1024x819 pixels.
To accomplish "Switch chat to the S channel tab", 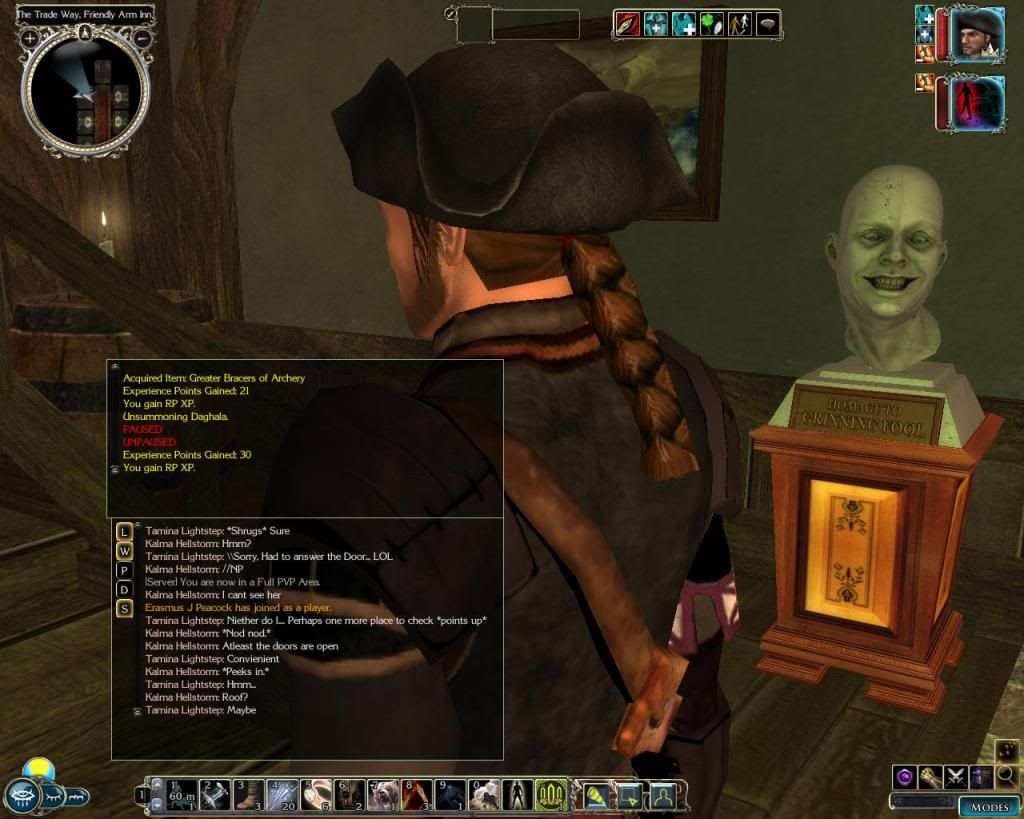I will click(x=124, y=608).
